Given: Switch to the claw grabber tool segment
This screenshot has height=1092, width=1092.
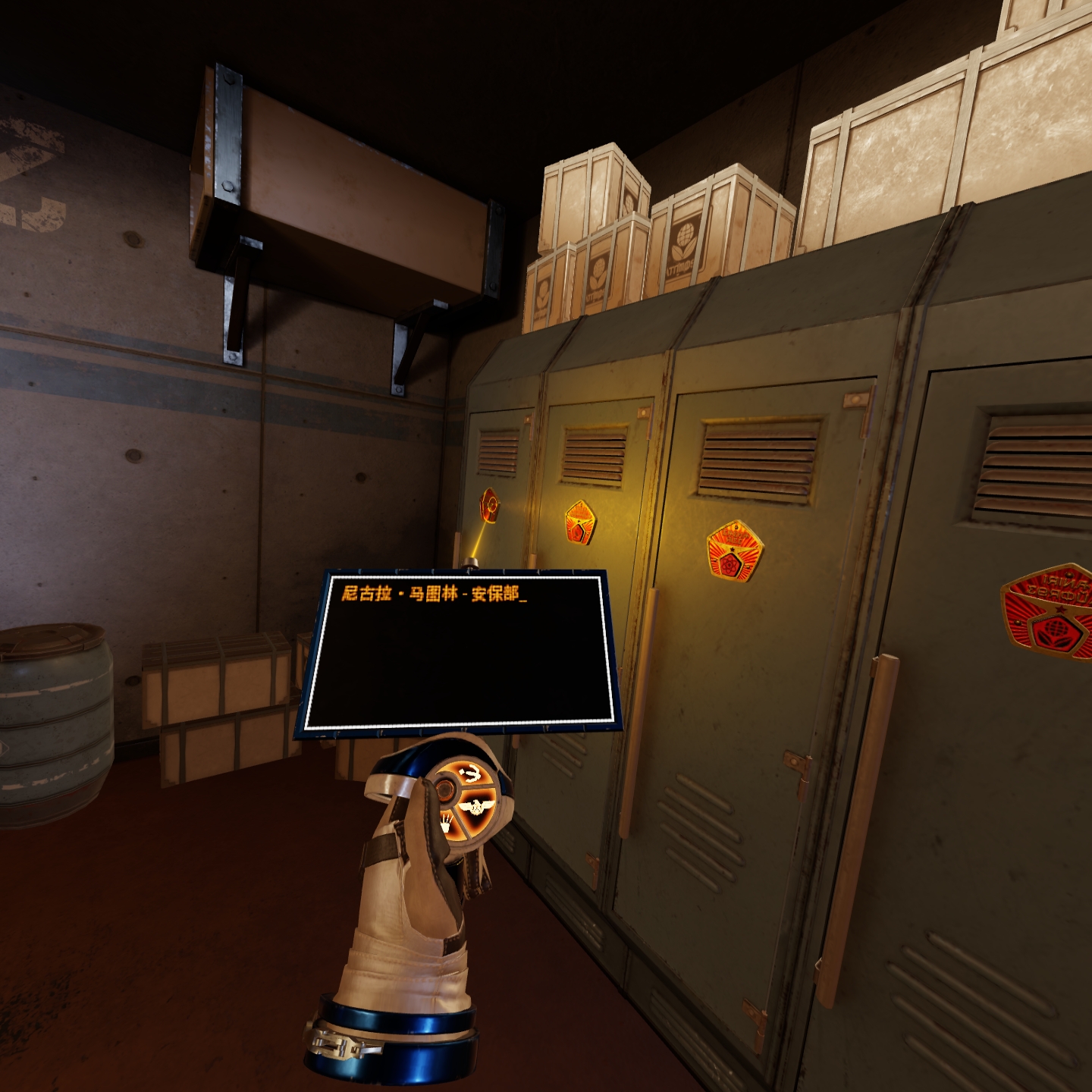Looking at the screenshot, I should tap(447, 820).
